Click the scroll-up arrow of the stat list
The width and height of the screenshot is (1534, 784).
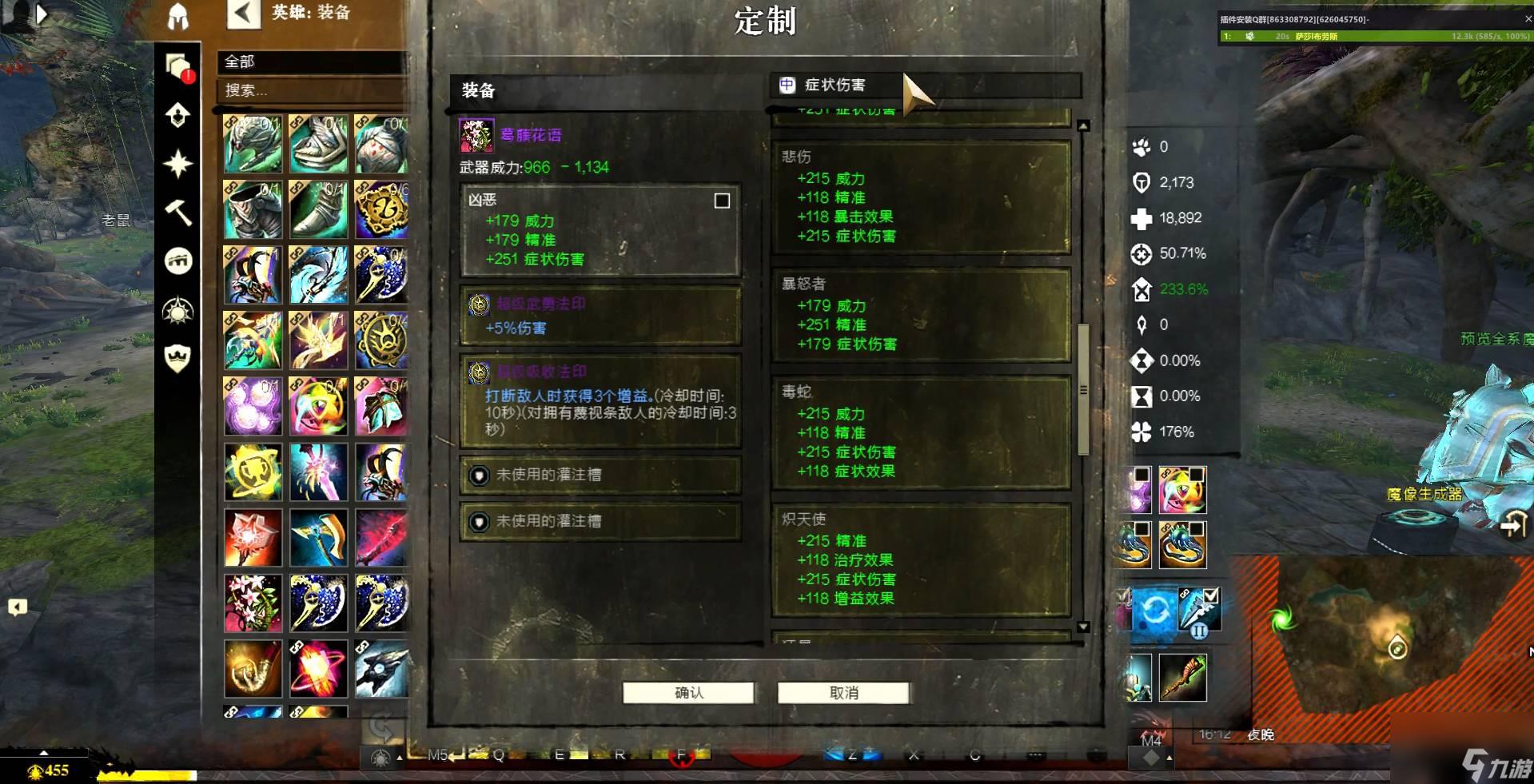click(1084, 124)
